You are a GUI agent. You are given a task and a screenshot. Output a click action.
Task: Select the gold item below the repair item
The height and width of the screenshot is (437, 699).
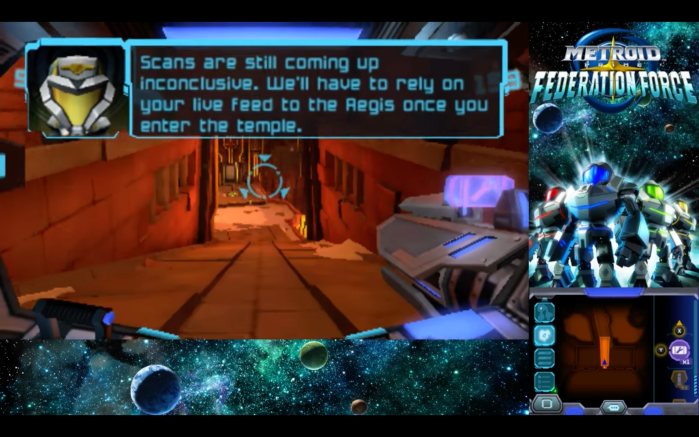[680, 378]
